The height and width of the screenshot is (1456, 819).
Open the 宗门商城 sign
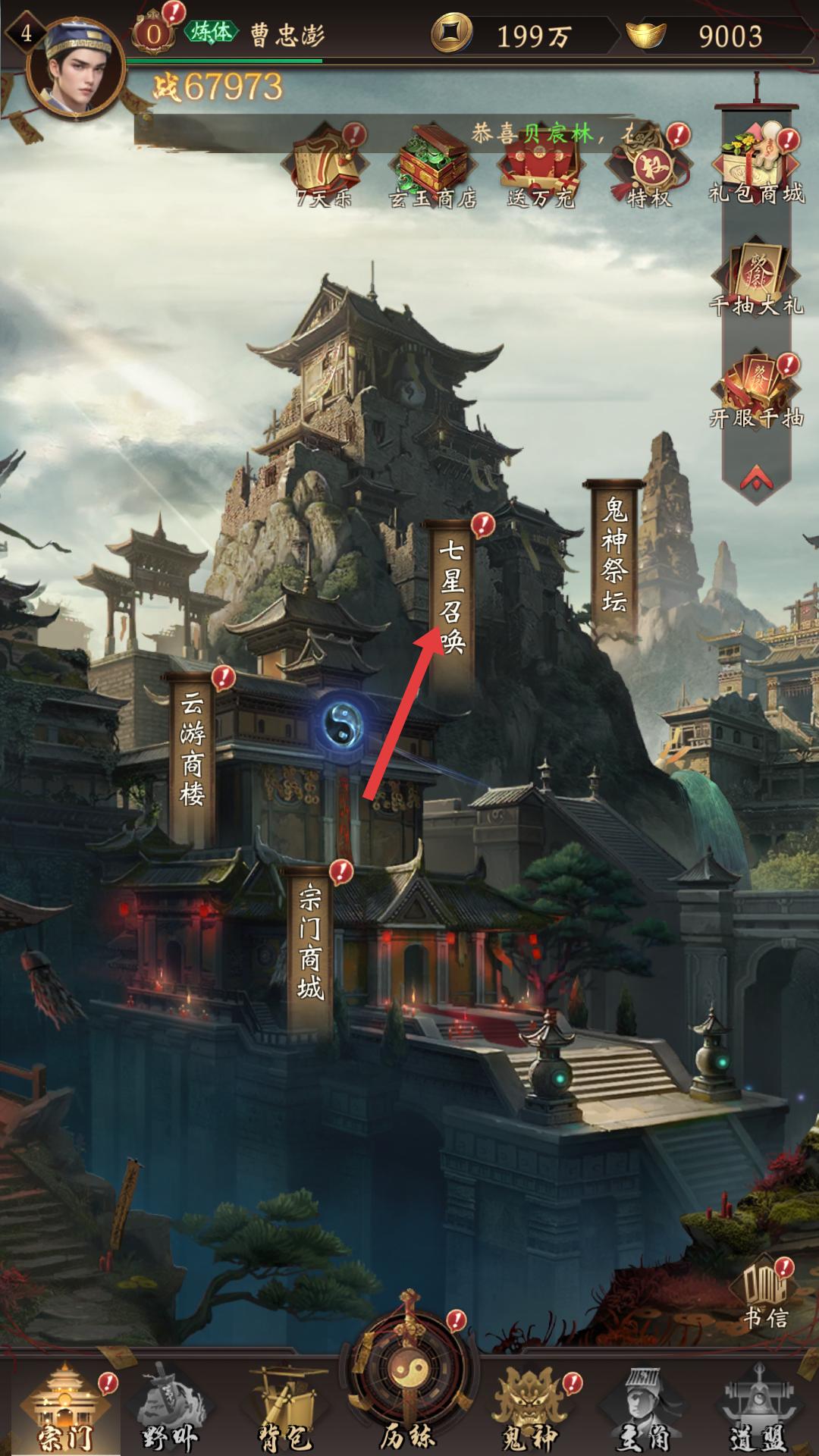310,944
